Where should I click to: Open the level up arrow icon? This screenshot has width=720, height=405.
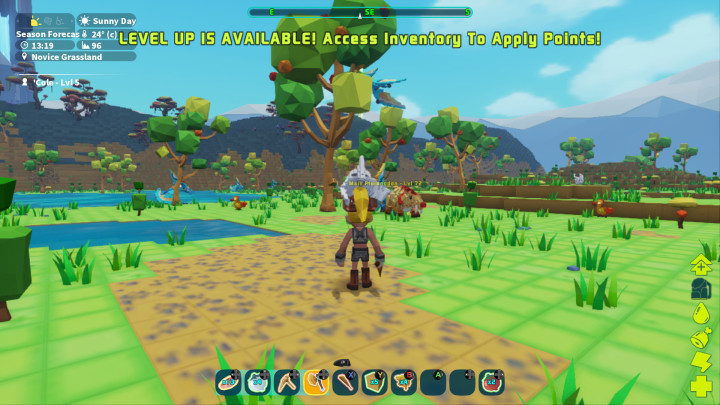click(x=701, y=264)
